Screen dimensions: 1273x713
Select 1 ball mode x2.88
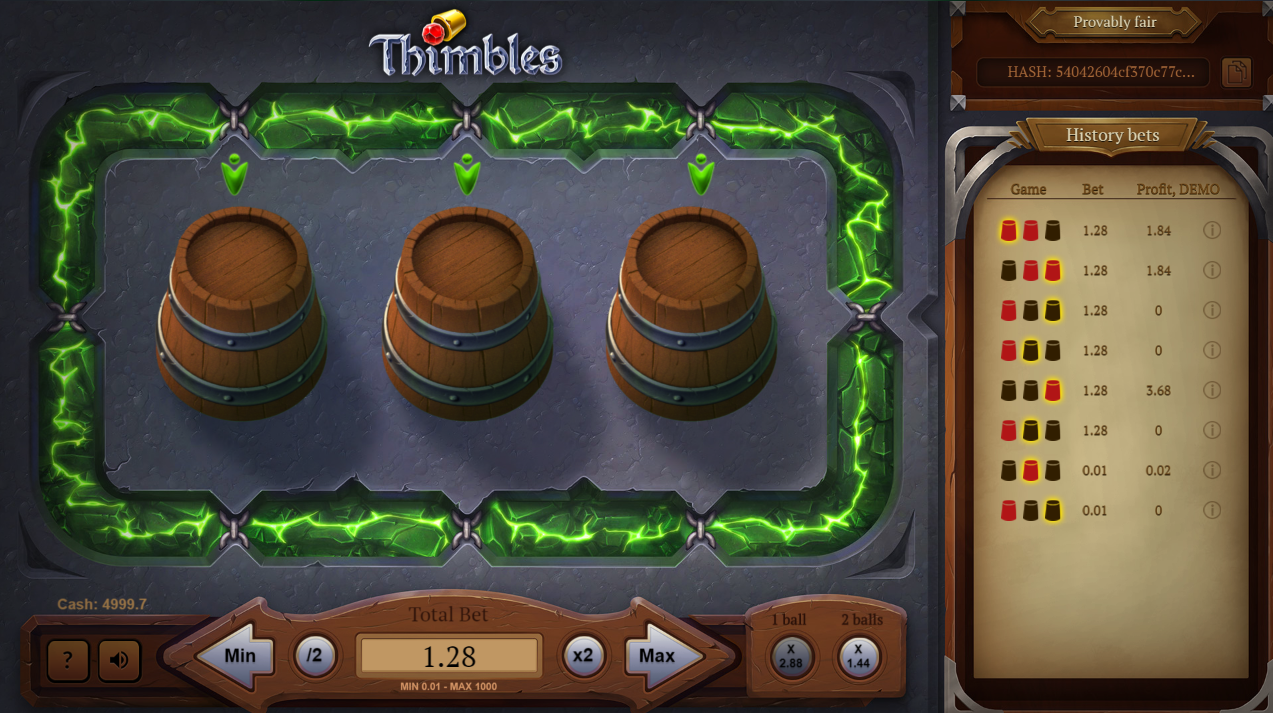click(x=790, y=656)
